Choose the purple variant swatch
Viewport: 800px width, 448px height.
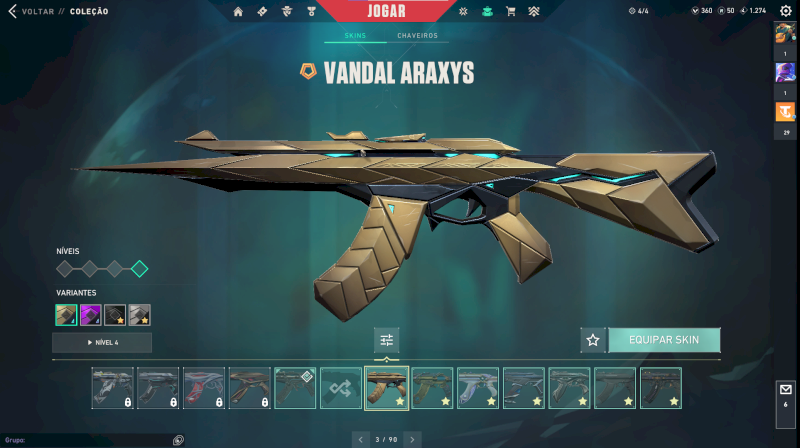pyautogui.click(x=91, y=315)
